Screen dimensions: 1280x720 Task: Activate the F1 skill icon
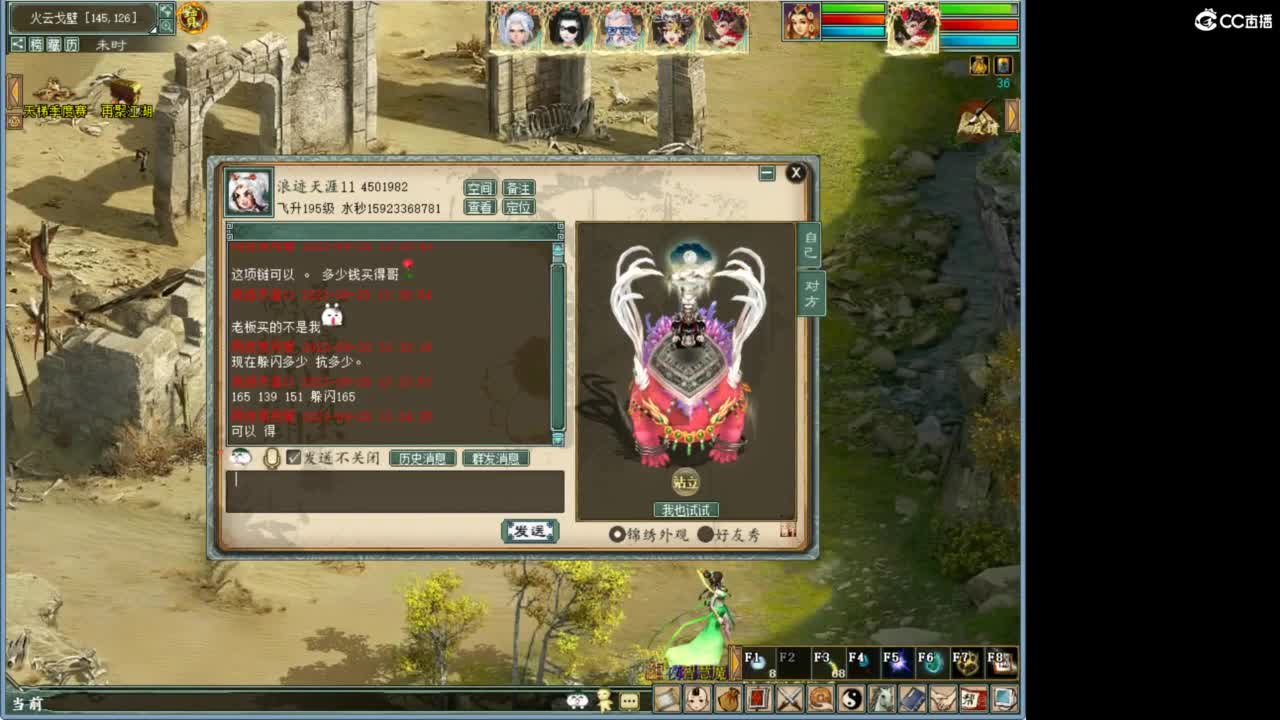pyautogui.click(x=756, y=660)
